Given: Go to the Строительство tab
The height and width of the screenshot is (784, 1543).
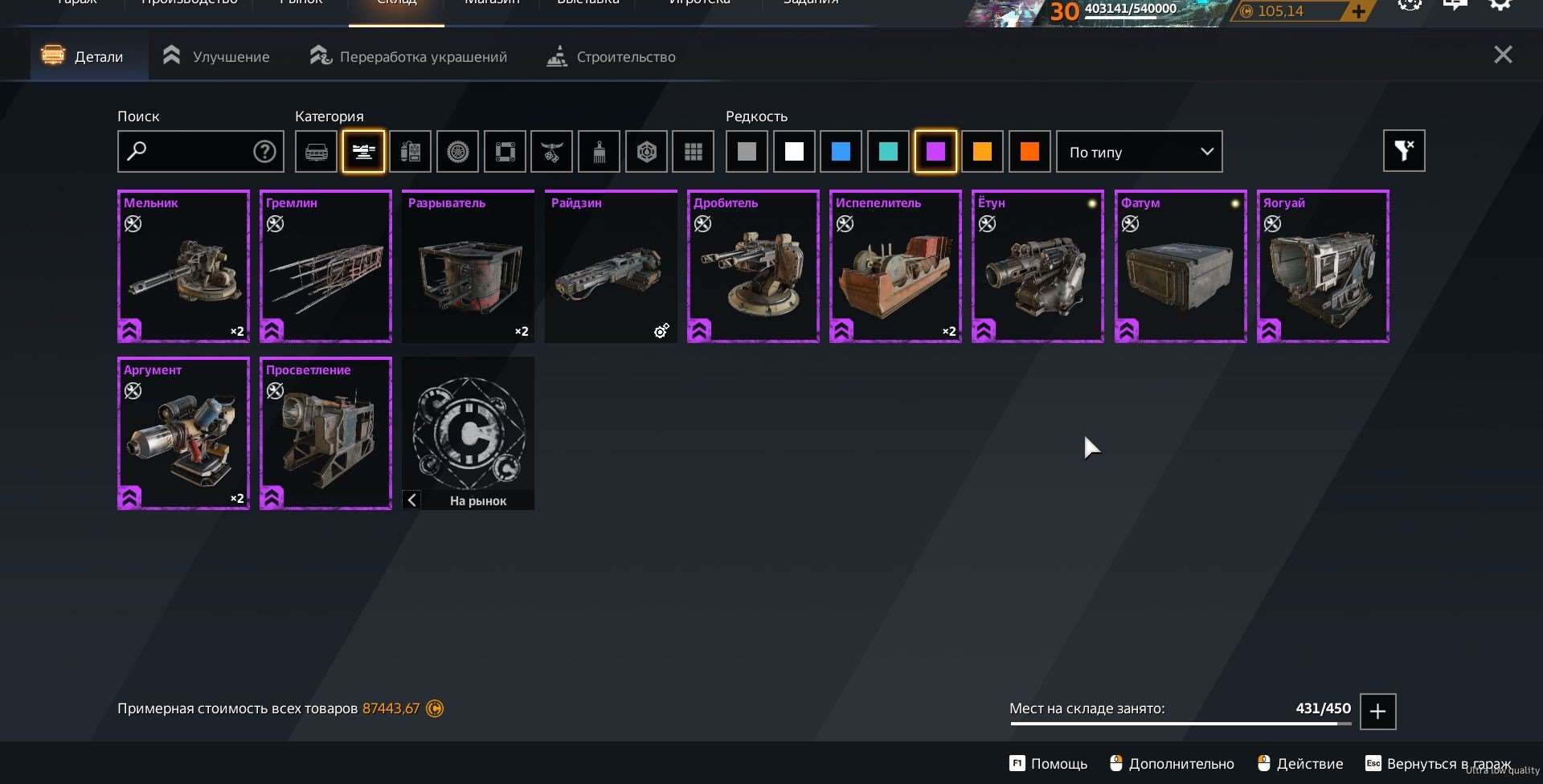Looking at the screenshot, I should pyautogui.click(x=611, y=56).
